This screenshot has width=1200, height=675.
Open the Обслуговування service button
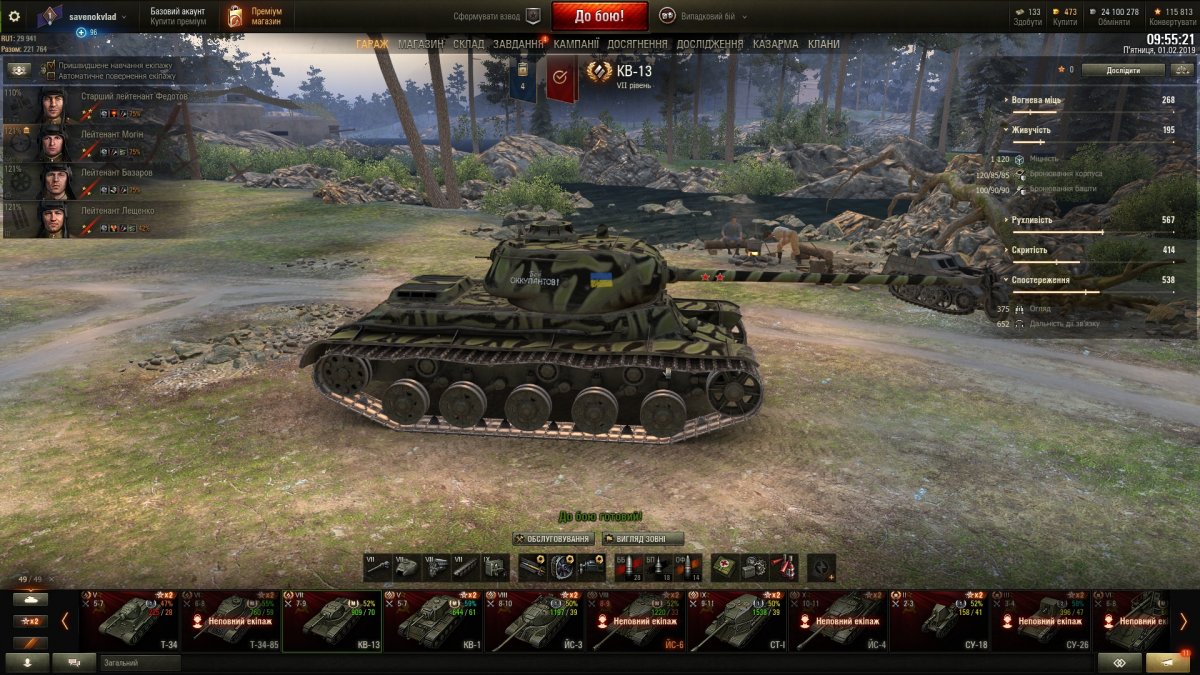click(552, 539)
